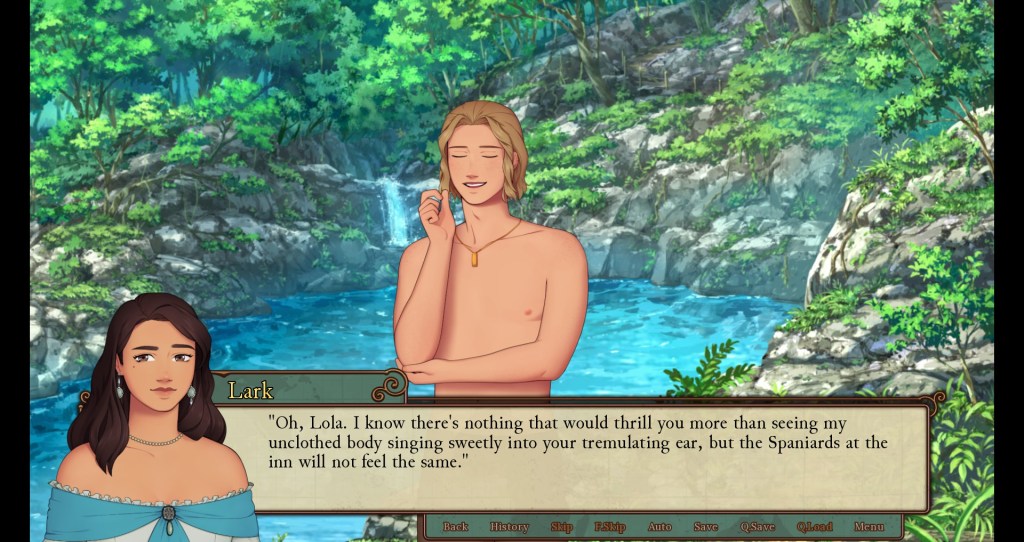This screenshot has height=542, width=1024.
Task: Open the dialogue History log
Action: pos(509,527)
